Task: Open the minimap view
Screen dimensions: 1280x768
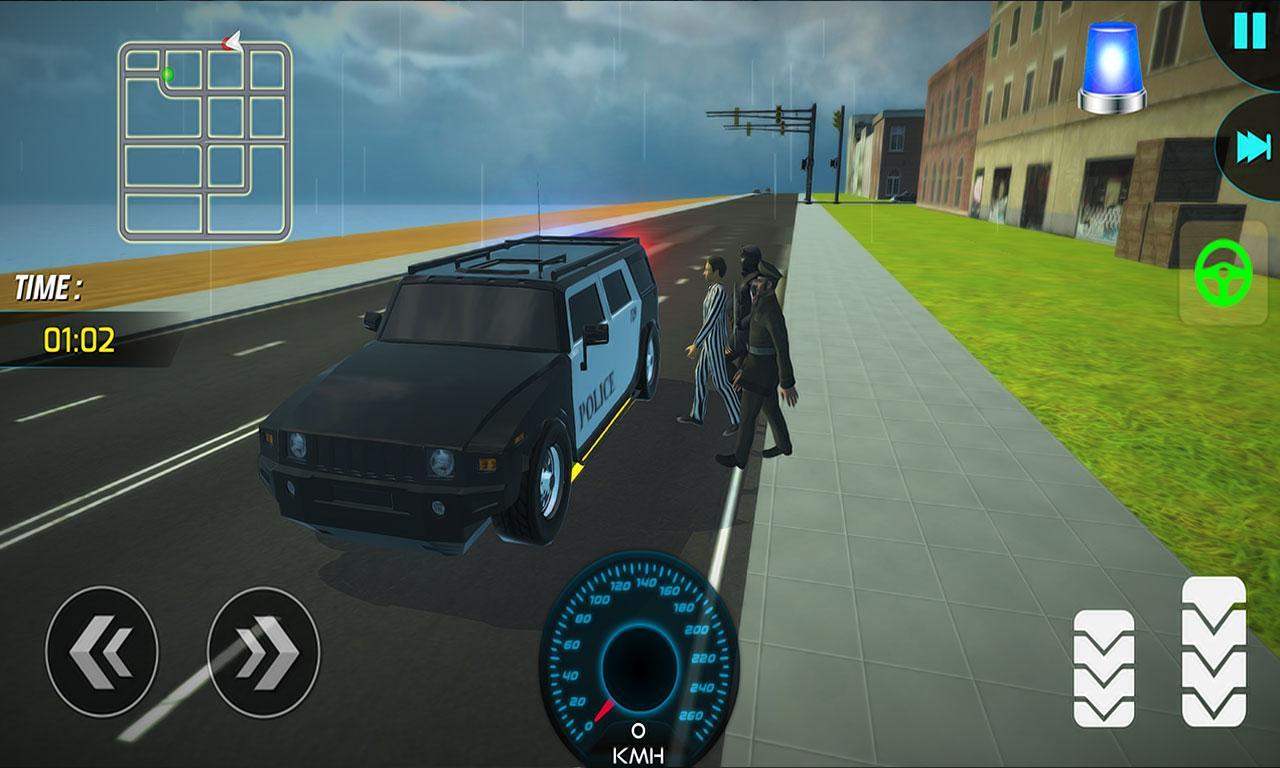Action: (203, 137)
